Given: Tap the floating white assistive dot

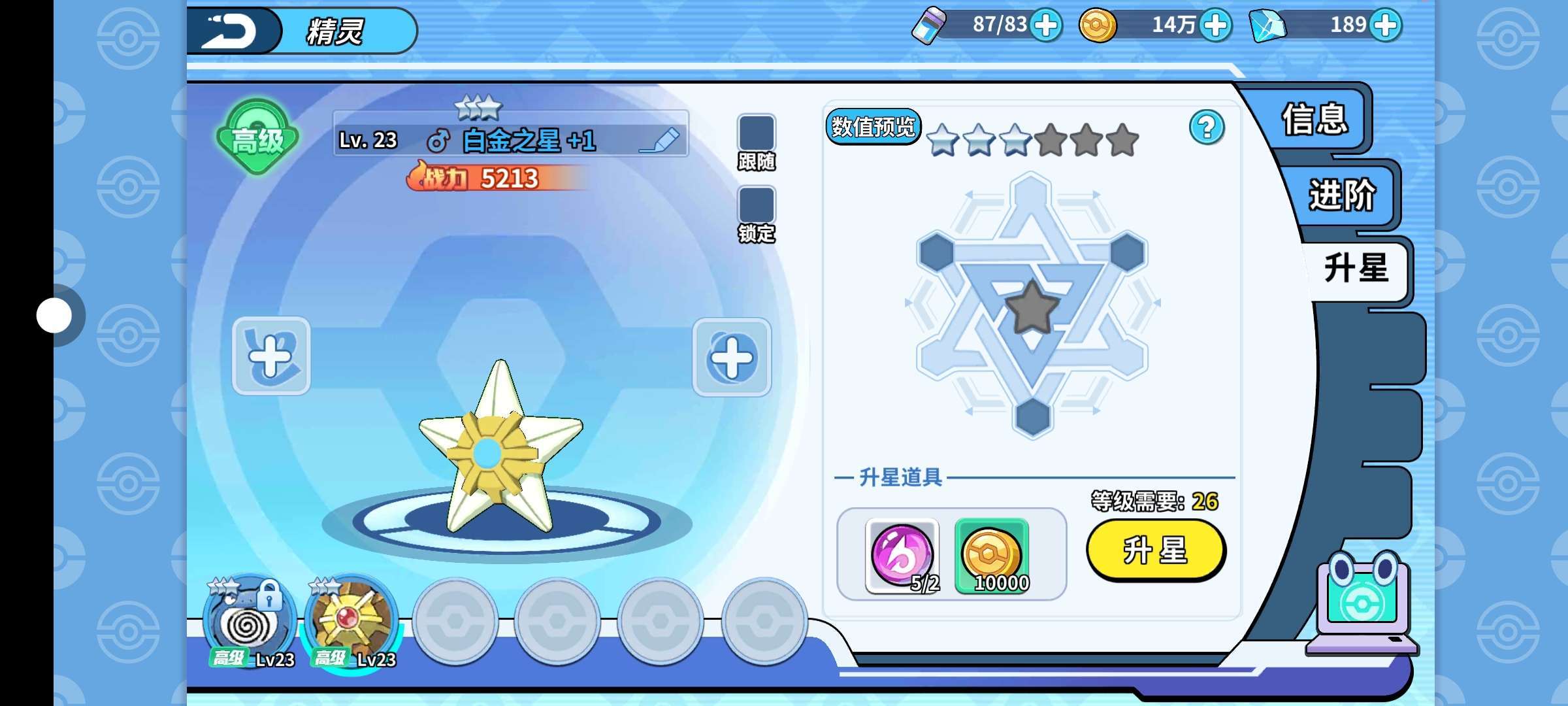Looking at the screenshot, I should pos(54,316).
